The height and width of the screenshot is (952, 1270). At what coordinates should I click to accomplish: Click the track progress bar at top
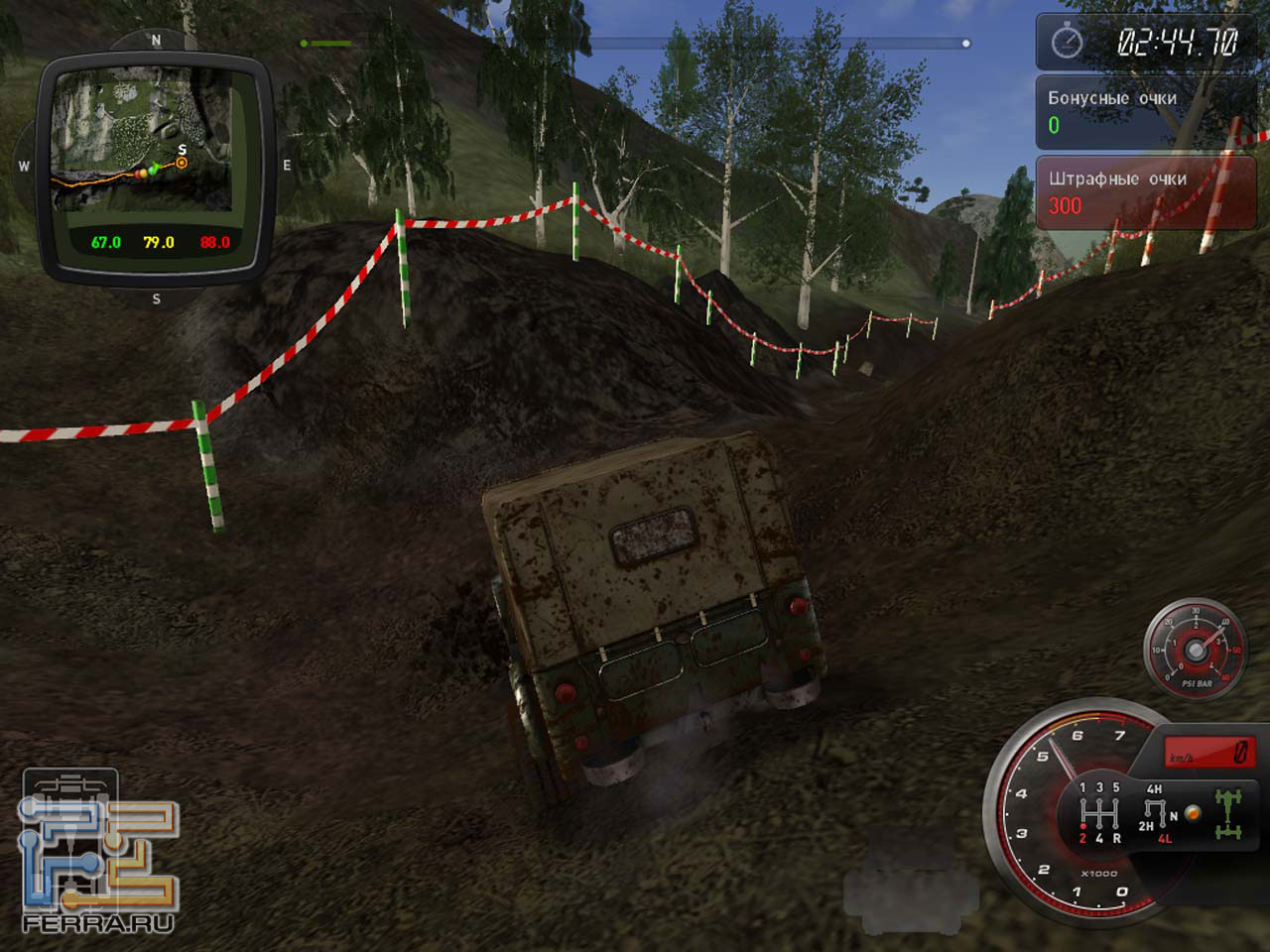point(635,44)
